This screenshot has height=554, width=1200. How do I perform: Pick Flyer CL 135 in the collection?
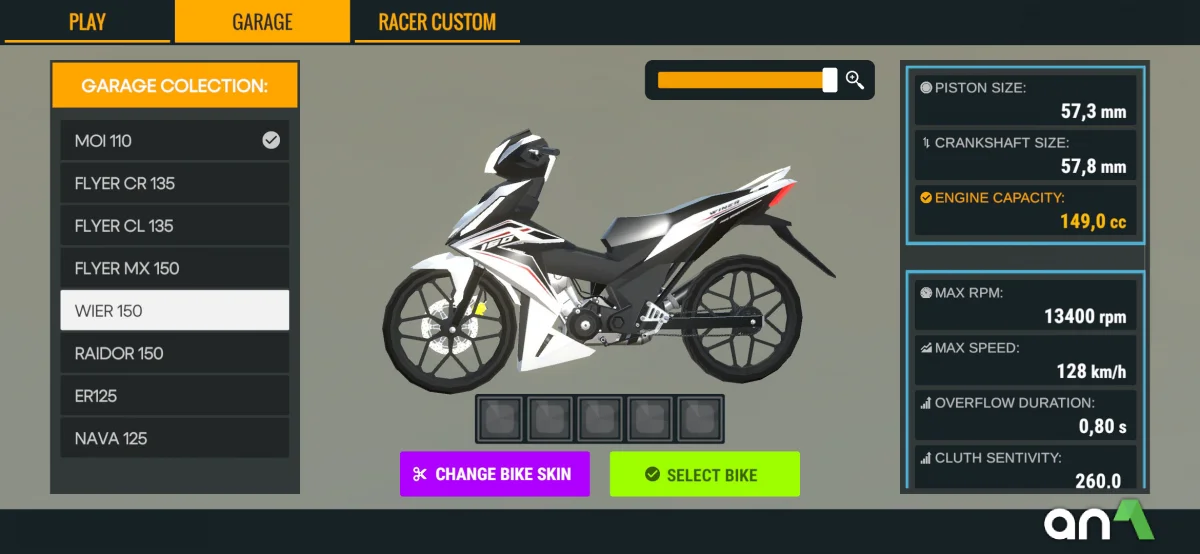(x=174, y=226)
